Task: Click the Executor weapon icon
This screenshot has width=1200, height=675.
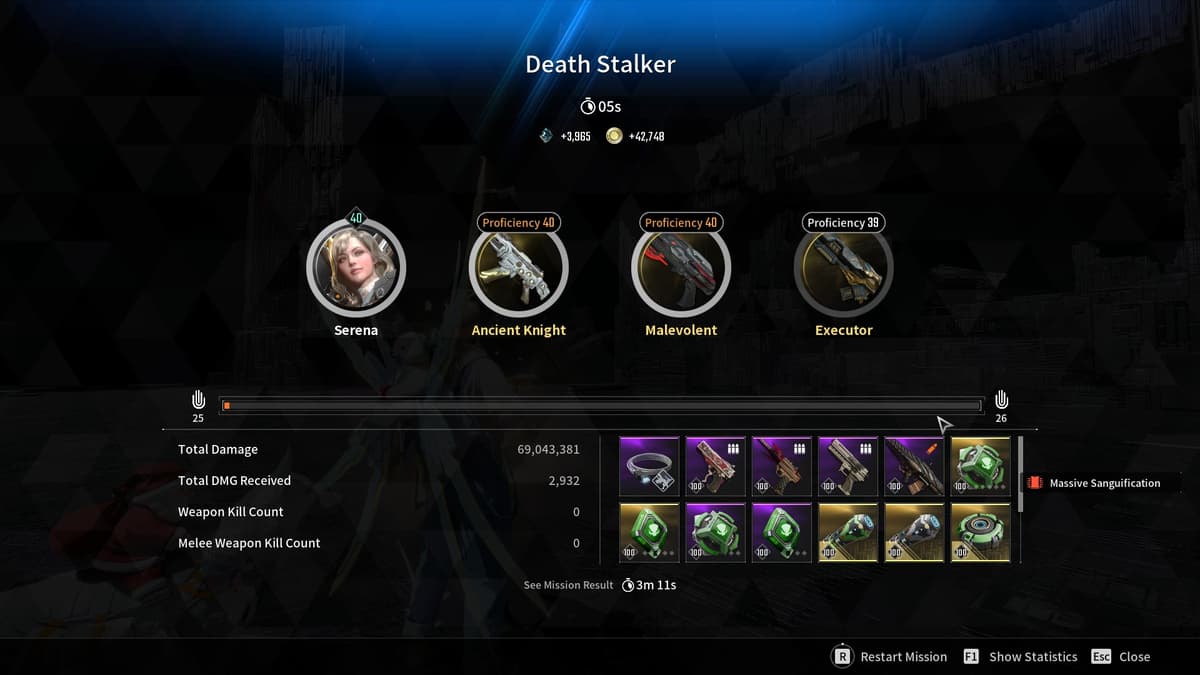Action: click(843, 268)
